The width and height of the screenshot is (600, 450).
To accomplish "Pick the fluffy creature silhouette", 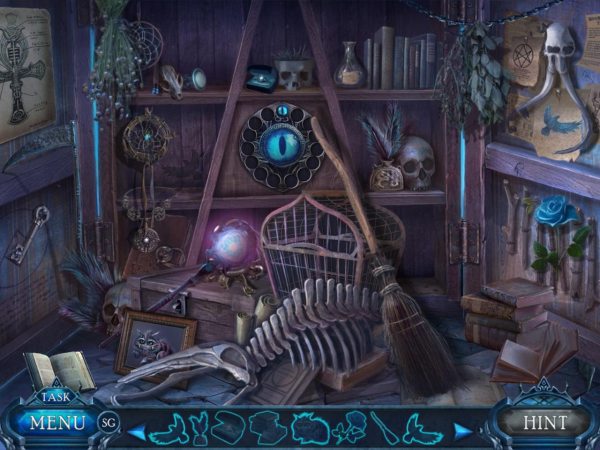I will tap(307, 429).
